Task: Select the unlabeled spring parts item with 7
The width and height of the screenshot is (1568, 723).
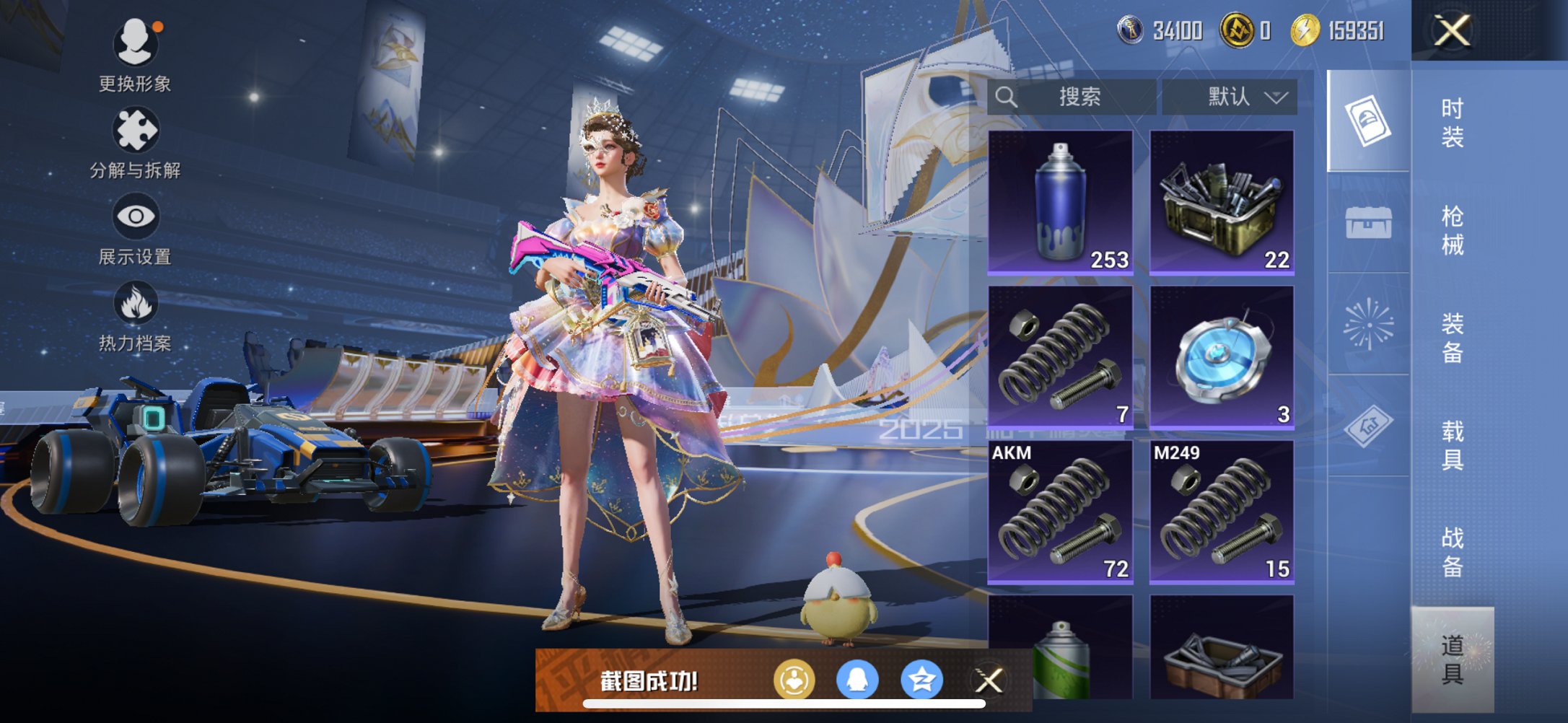Action: [1060, 357]
